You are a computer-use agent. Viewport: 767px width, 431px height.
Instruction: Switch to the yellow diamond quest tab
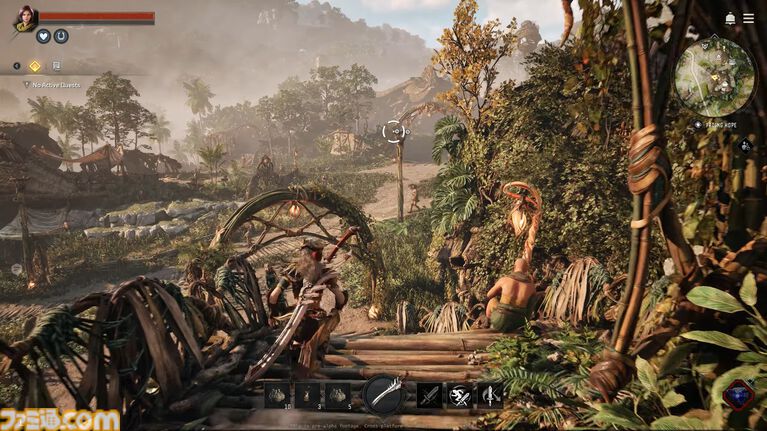35,66
